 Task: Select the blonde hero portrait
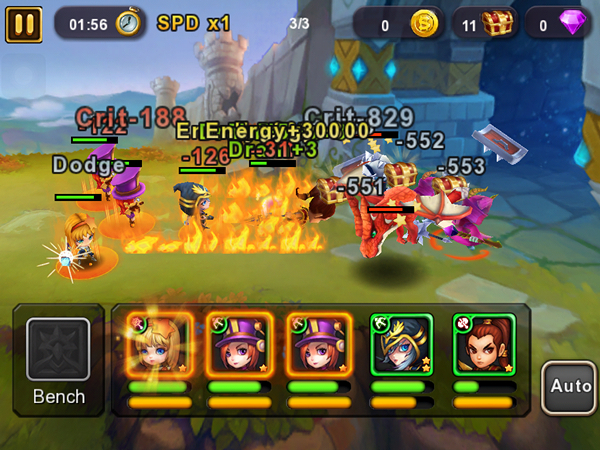[x=159, y=344]
